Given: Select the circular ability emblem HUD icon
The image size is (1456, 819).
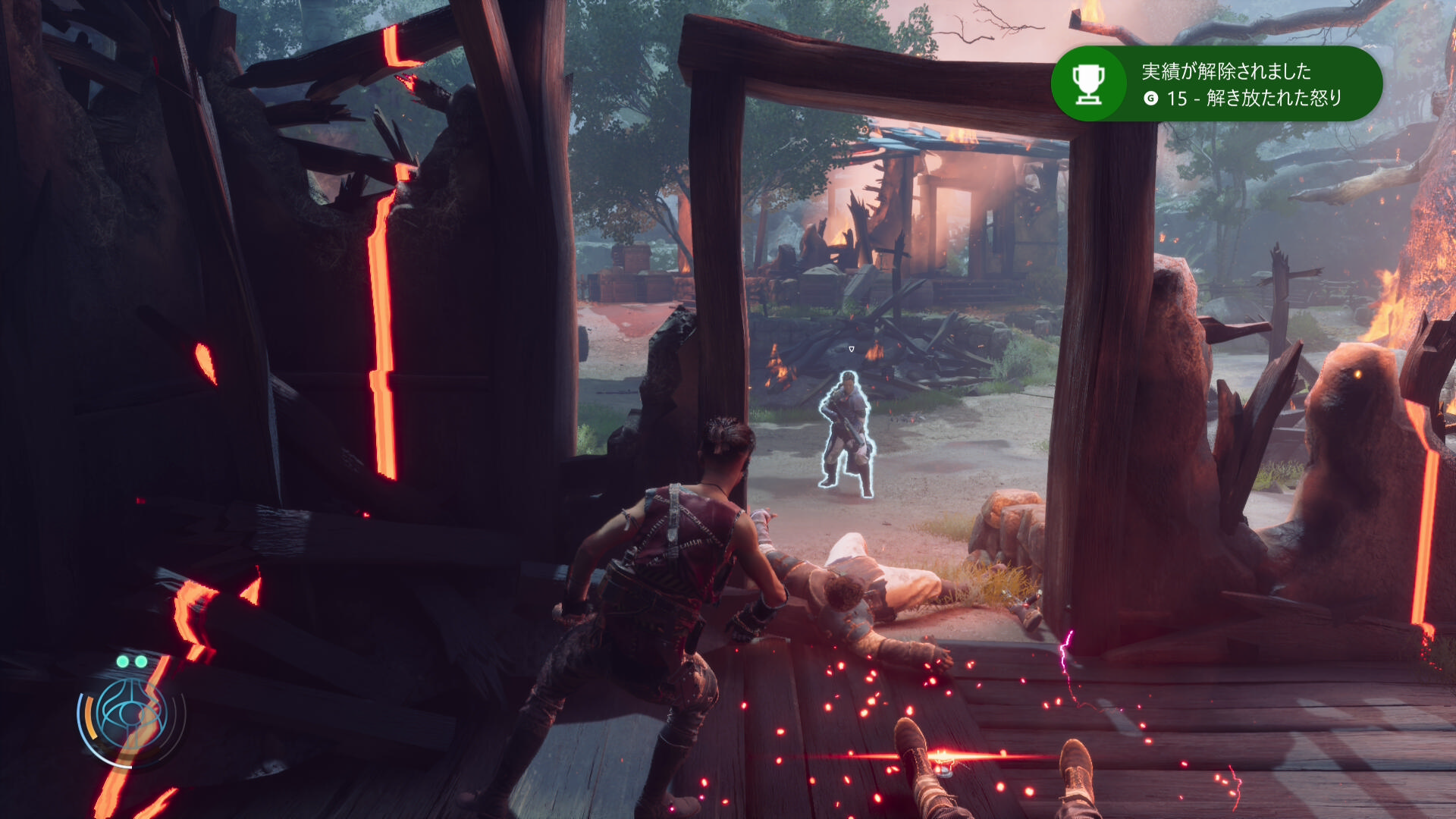Looking at the screenshot, I should click(x=130, y=715).
